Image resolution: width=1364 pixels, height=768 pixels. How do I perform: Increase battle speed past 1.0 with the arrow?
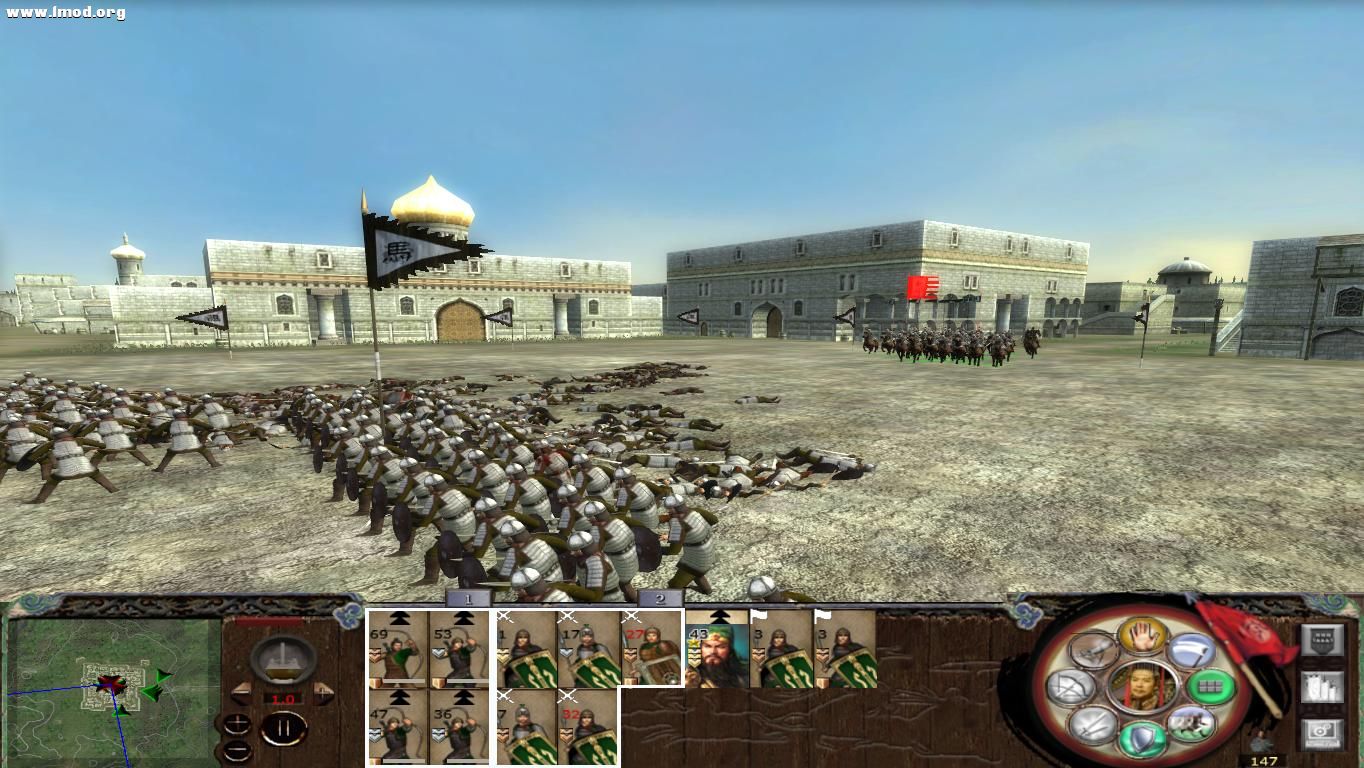[322, 692]
